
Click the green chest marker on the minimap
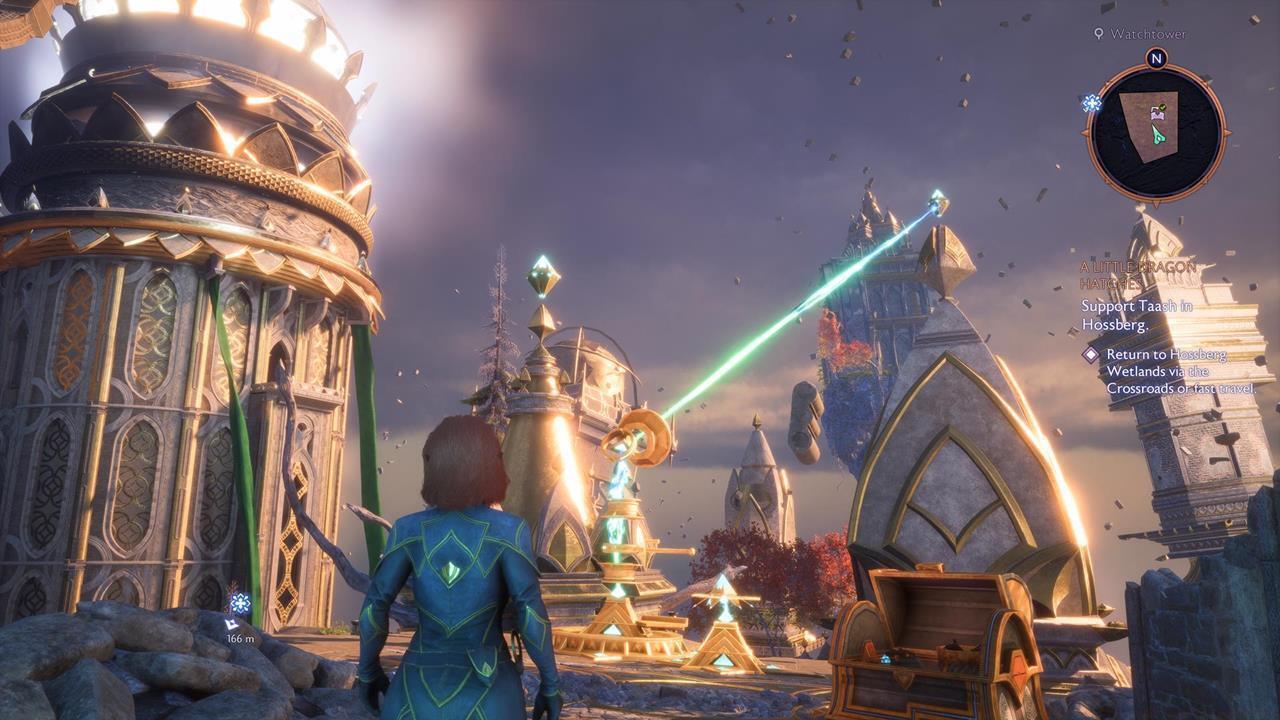pos(1156,112)
